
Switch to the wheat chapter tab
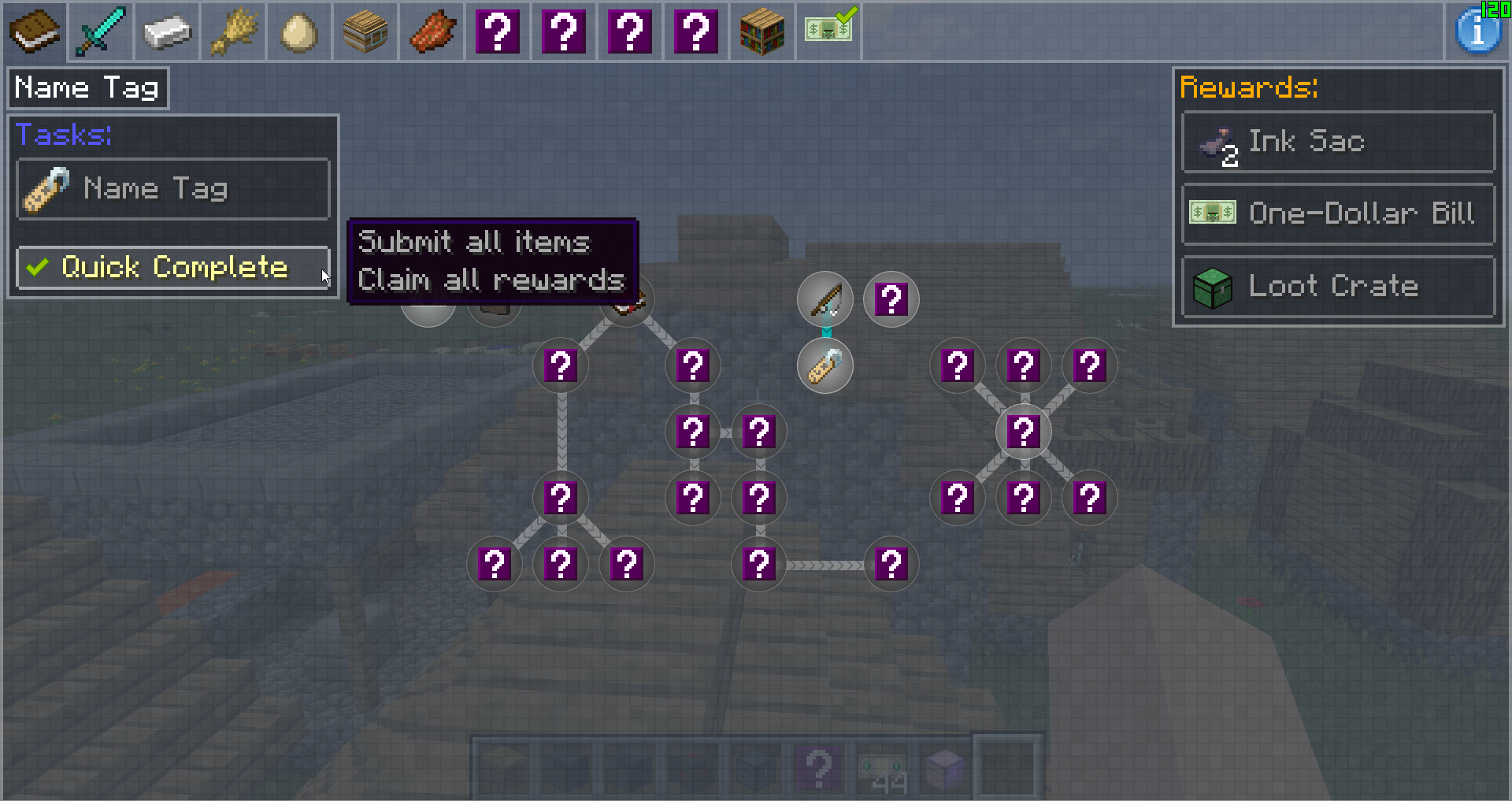tap(232, 32)
